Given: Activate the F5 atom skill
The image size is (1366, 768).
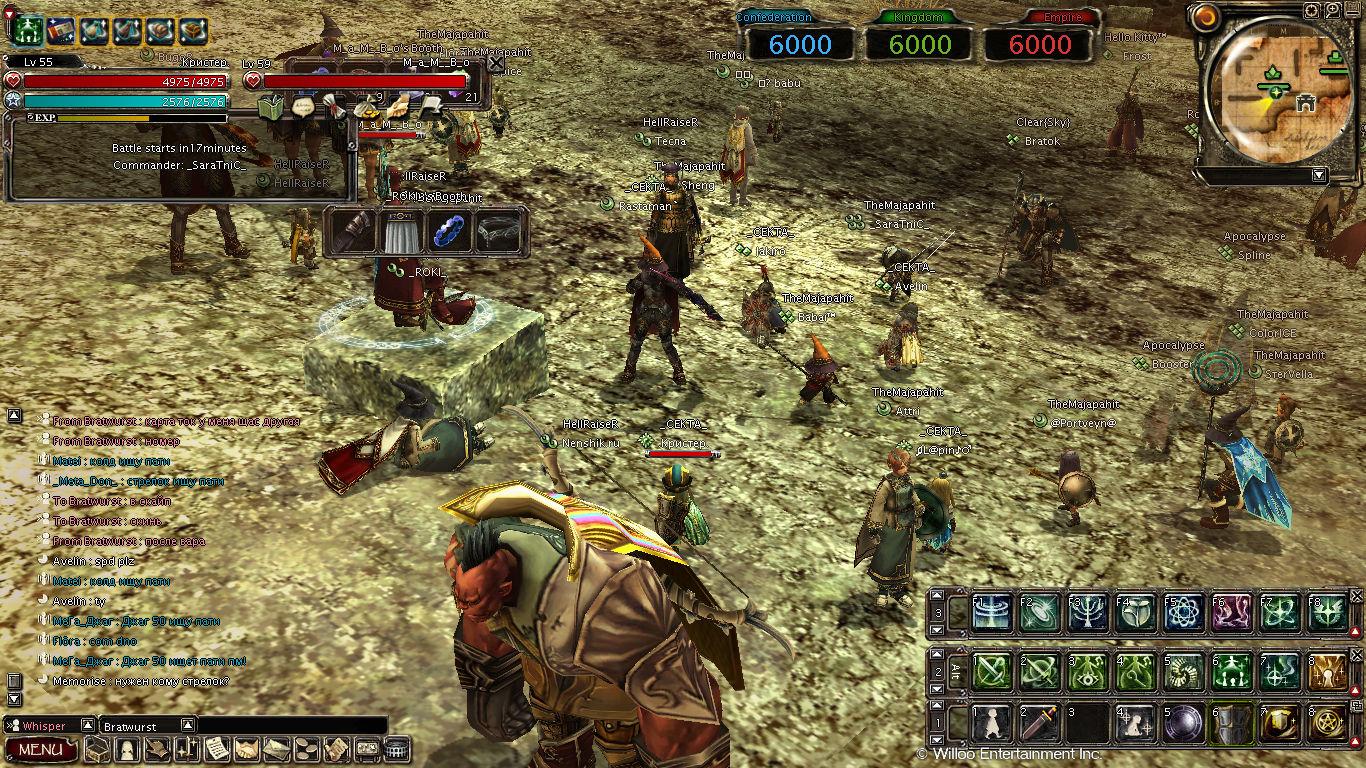Looking at the screenshot, I should (x=1184, y=613).
